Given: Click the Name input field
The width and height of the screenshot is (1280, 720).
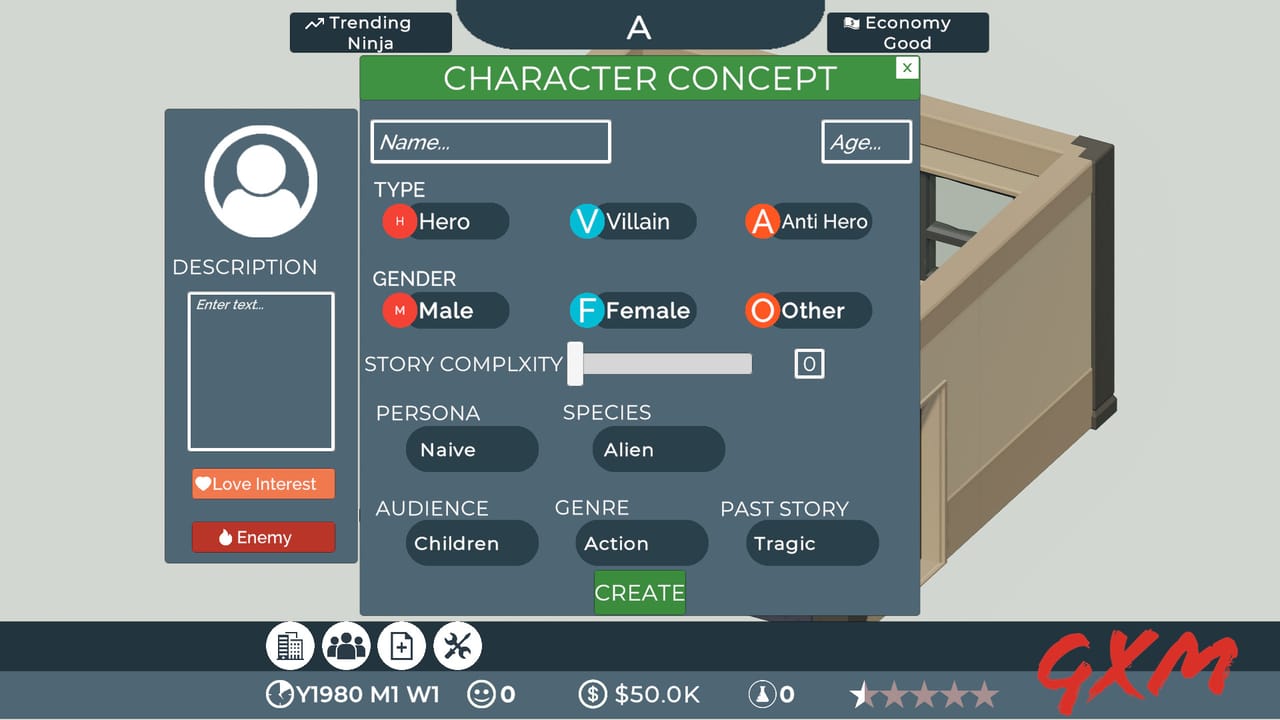Looking at the screenshot, I should point(490,141).
